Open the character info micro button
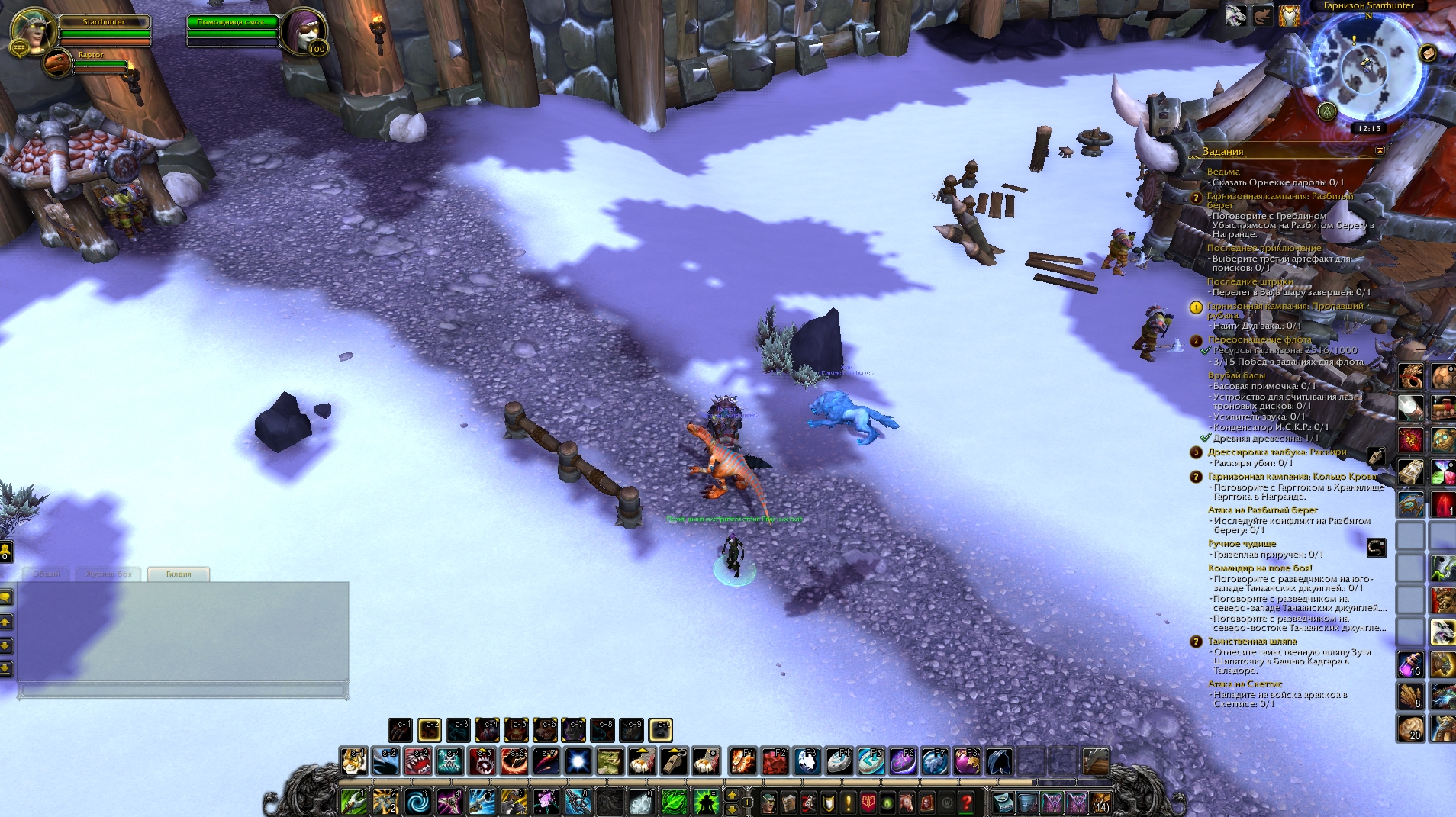Image resolution: width=1456 pixels, height=817 pixels. (x=770, y=803)
